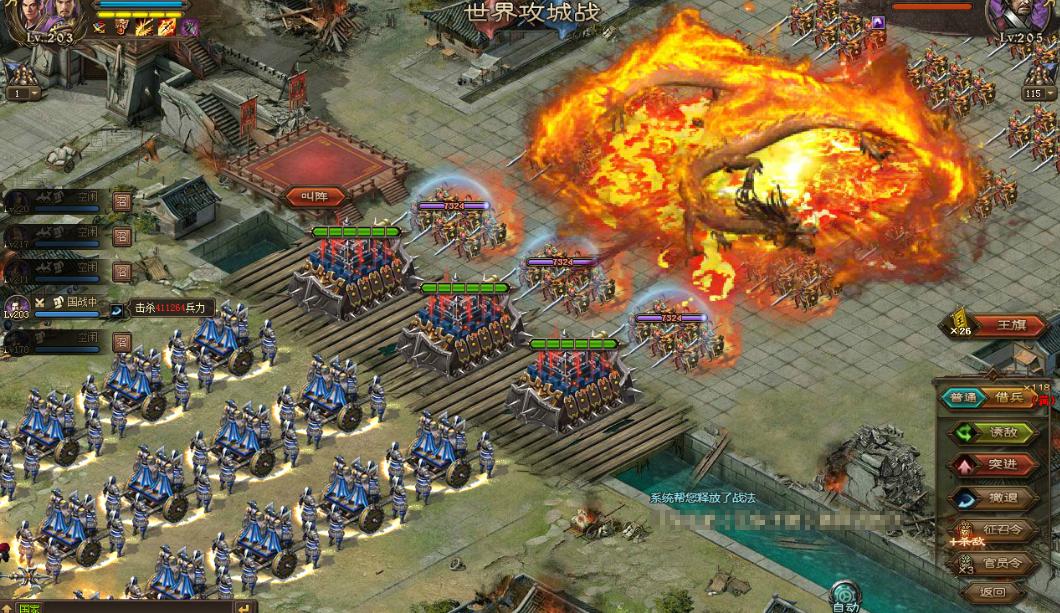This screenshot has width=1060, height=613.
Task: Use the 王旗 king banner item
Action: click(x=1010, y=325)
